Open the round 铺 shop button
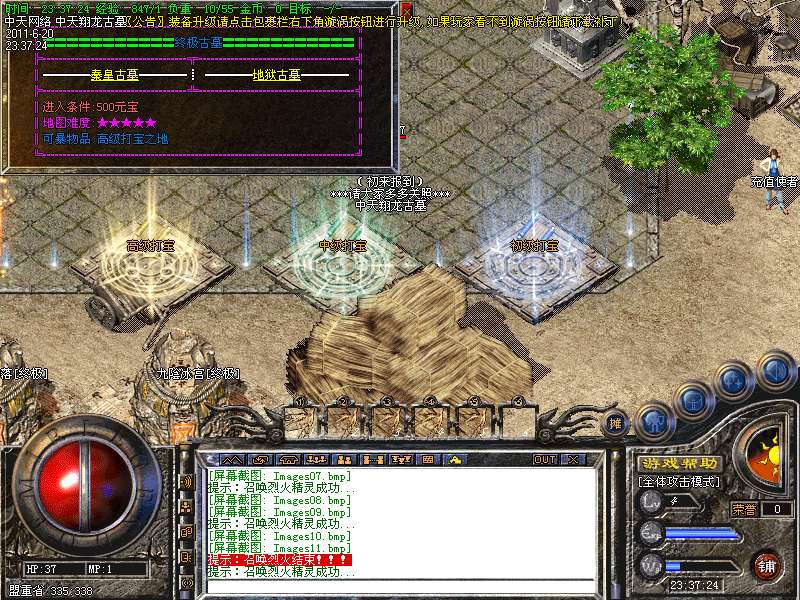Image resolution: width=800 pixels, height=600 pixels. pos(766,565)
